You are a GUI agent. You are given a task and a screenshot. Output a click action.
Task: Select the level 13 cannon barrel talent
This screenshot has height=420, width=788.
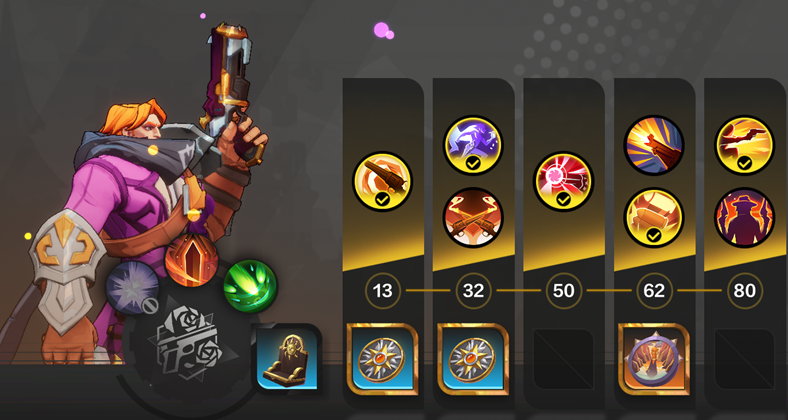[x=383, y=182]
